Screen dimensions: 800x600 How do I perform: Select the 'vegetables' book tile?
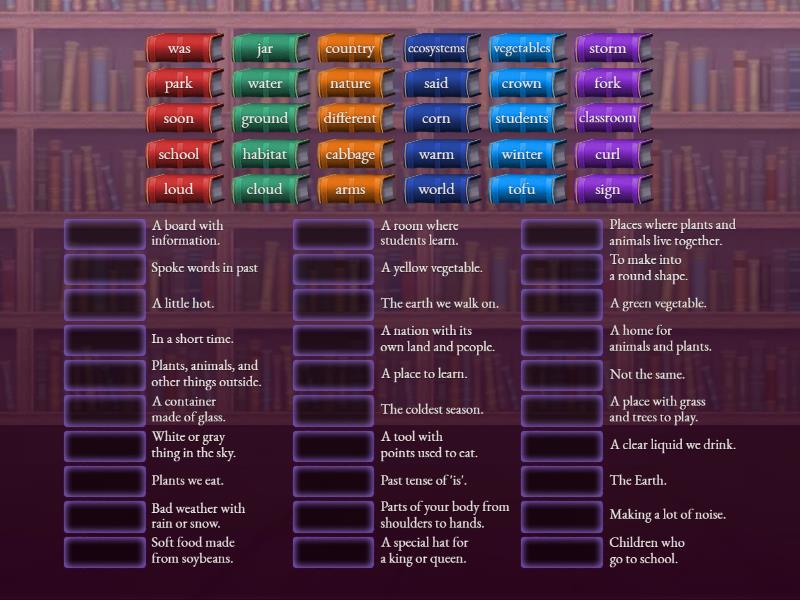click(x=522, y=48)
